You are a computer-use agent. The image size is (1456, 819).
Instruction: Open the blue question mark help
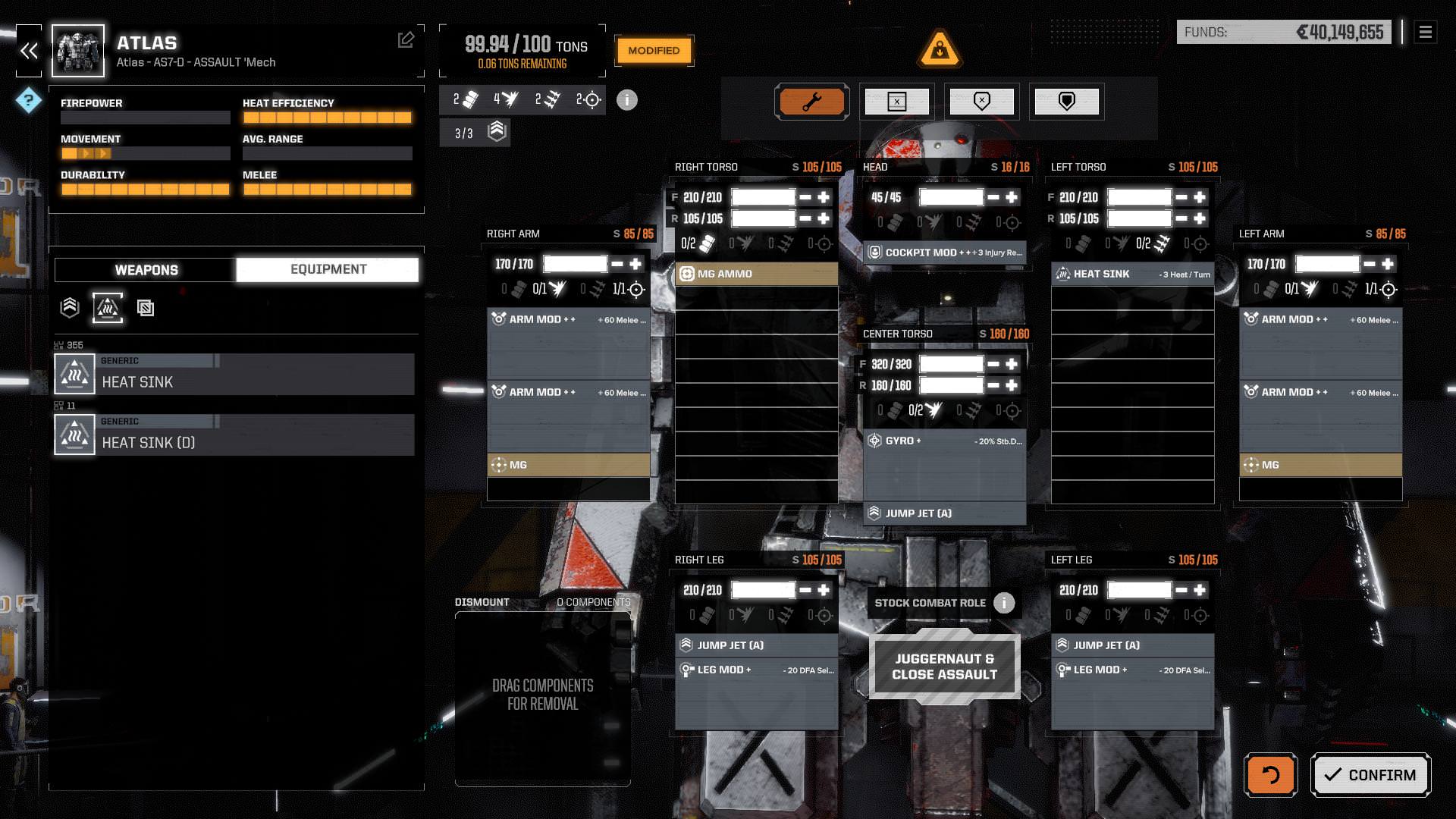tap(29, 100)
